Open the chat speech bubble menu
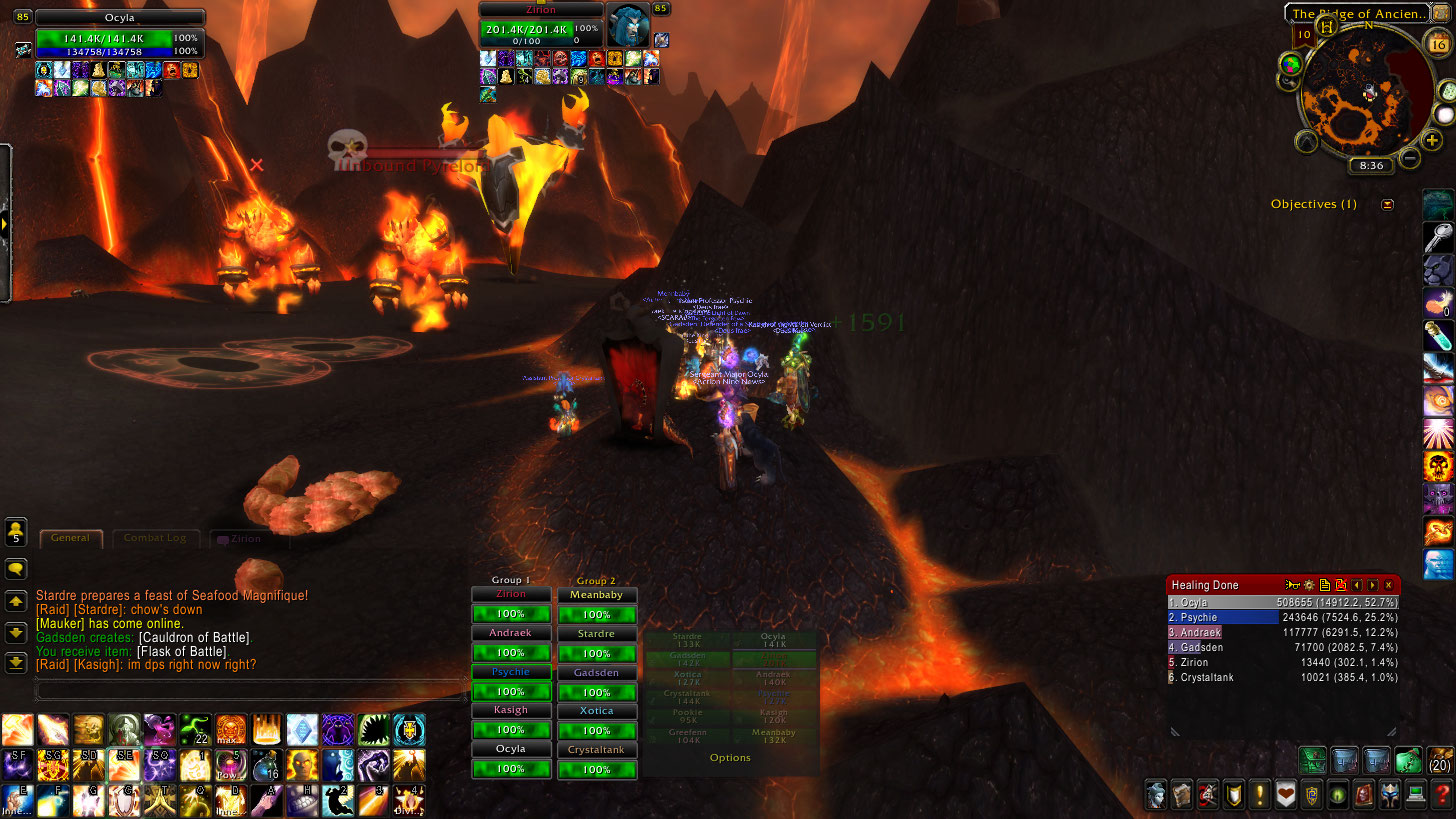 tap(16, 569)
